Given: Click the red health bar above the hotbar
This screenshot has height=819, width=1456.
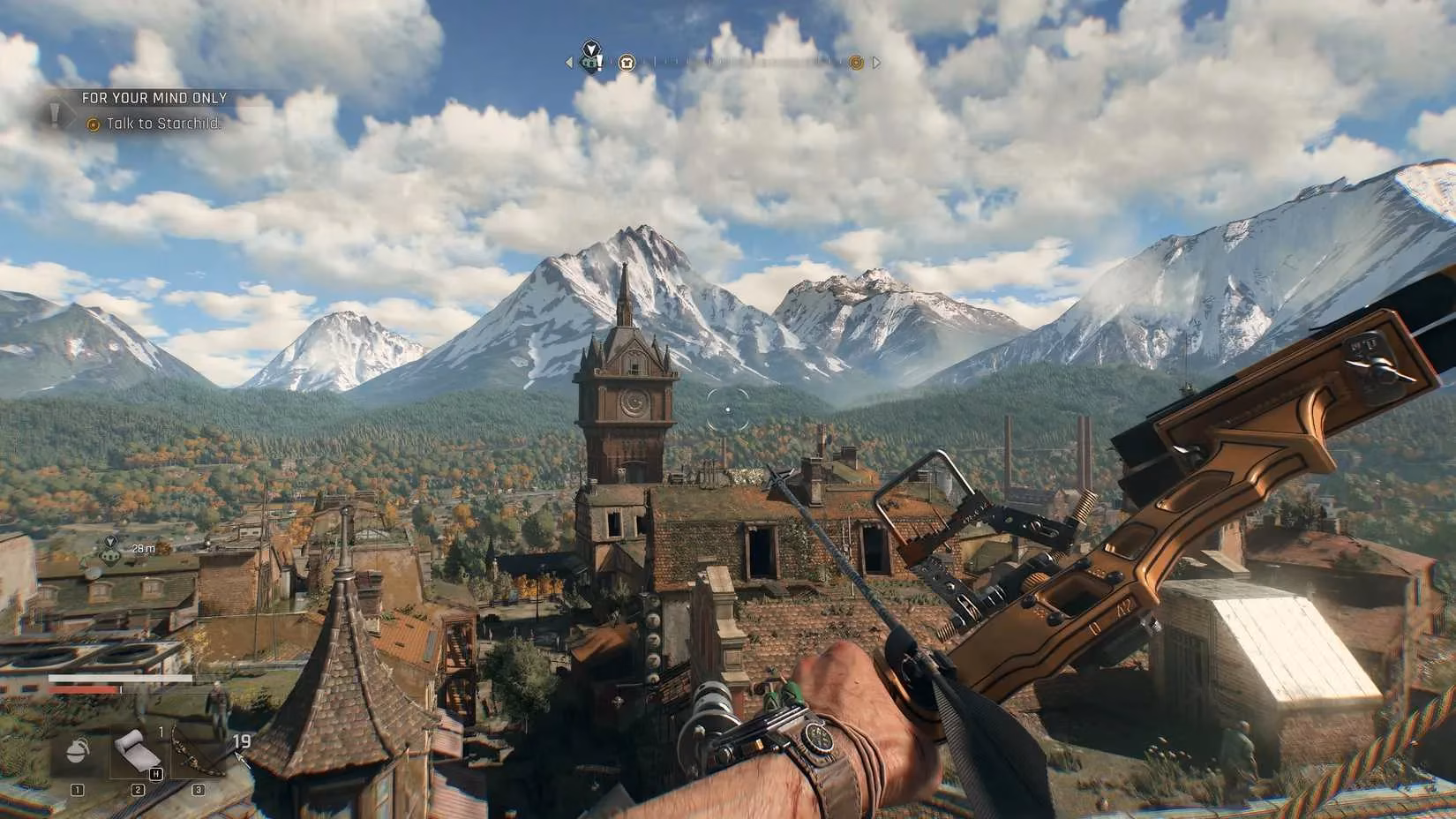Looking at the screenshot, I should click(x=85, y=688).
